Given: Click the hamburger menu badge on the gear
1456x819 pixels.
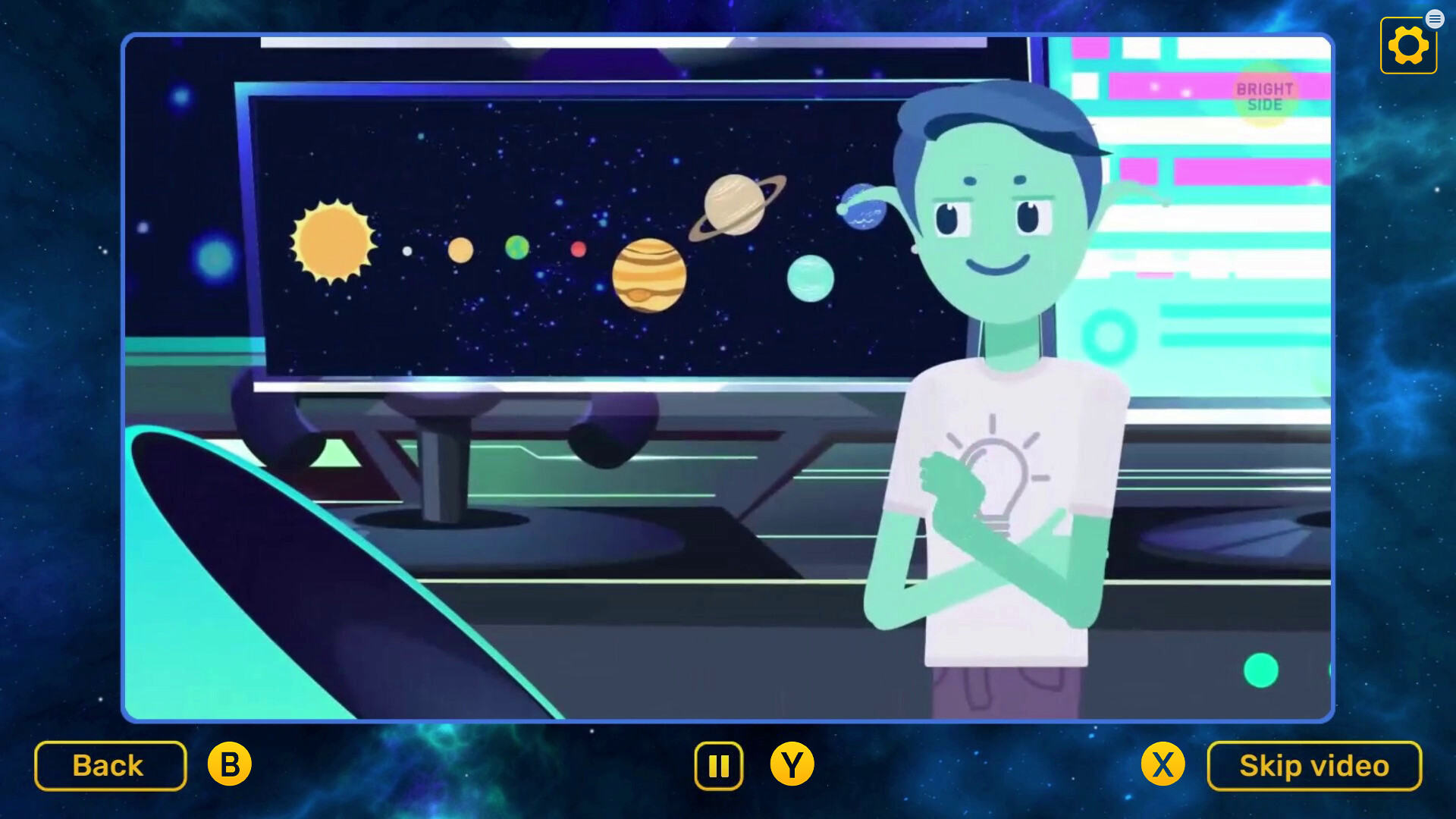Looking at the screenshot, I should click(1435, 18).
